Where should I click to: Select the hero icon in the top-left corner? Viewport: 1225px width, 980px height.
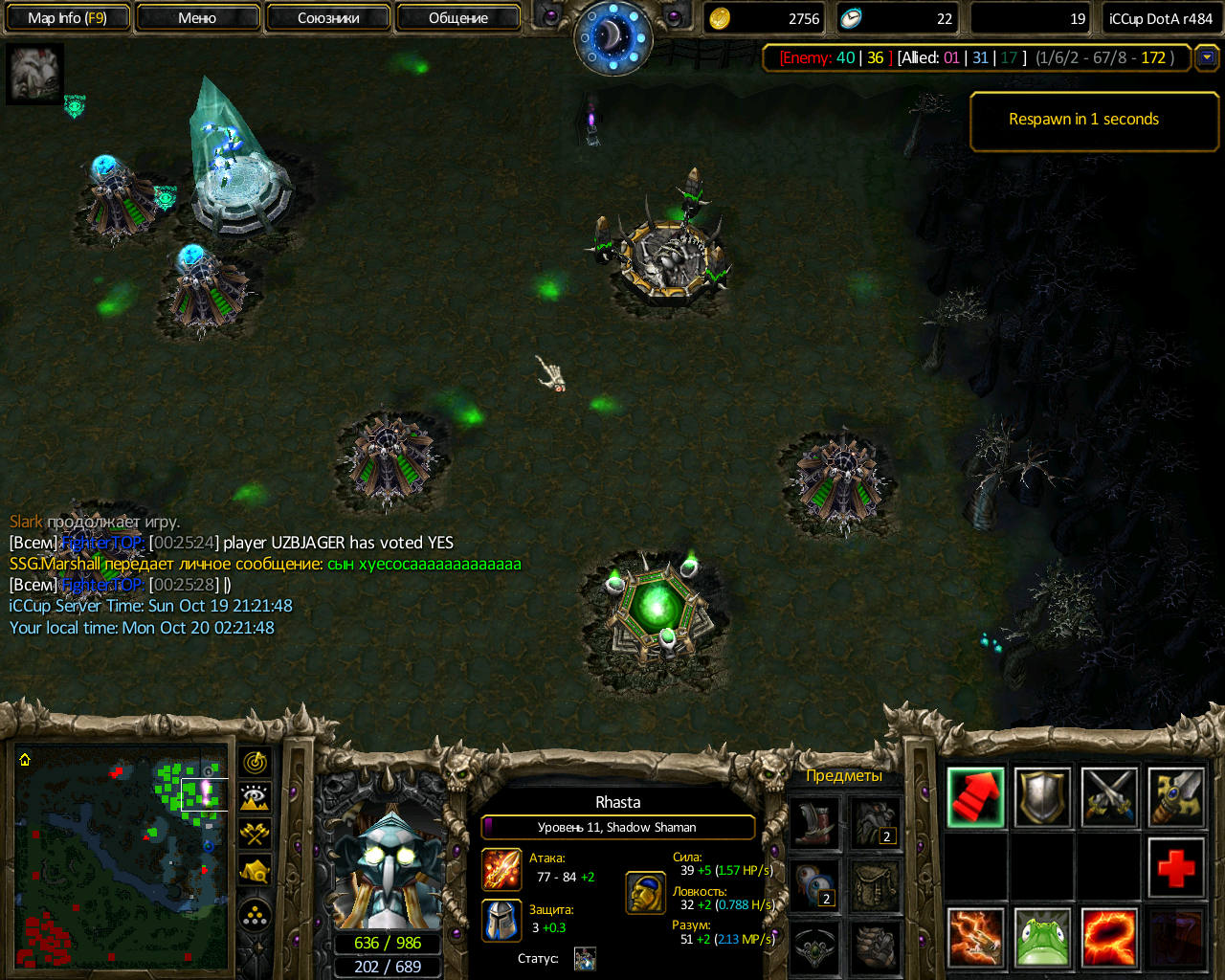(35, 74)
